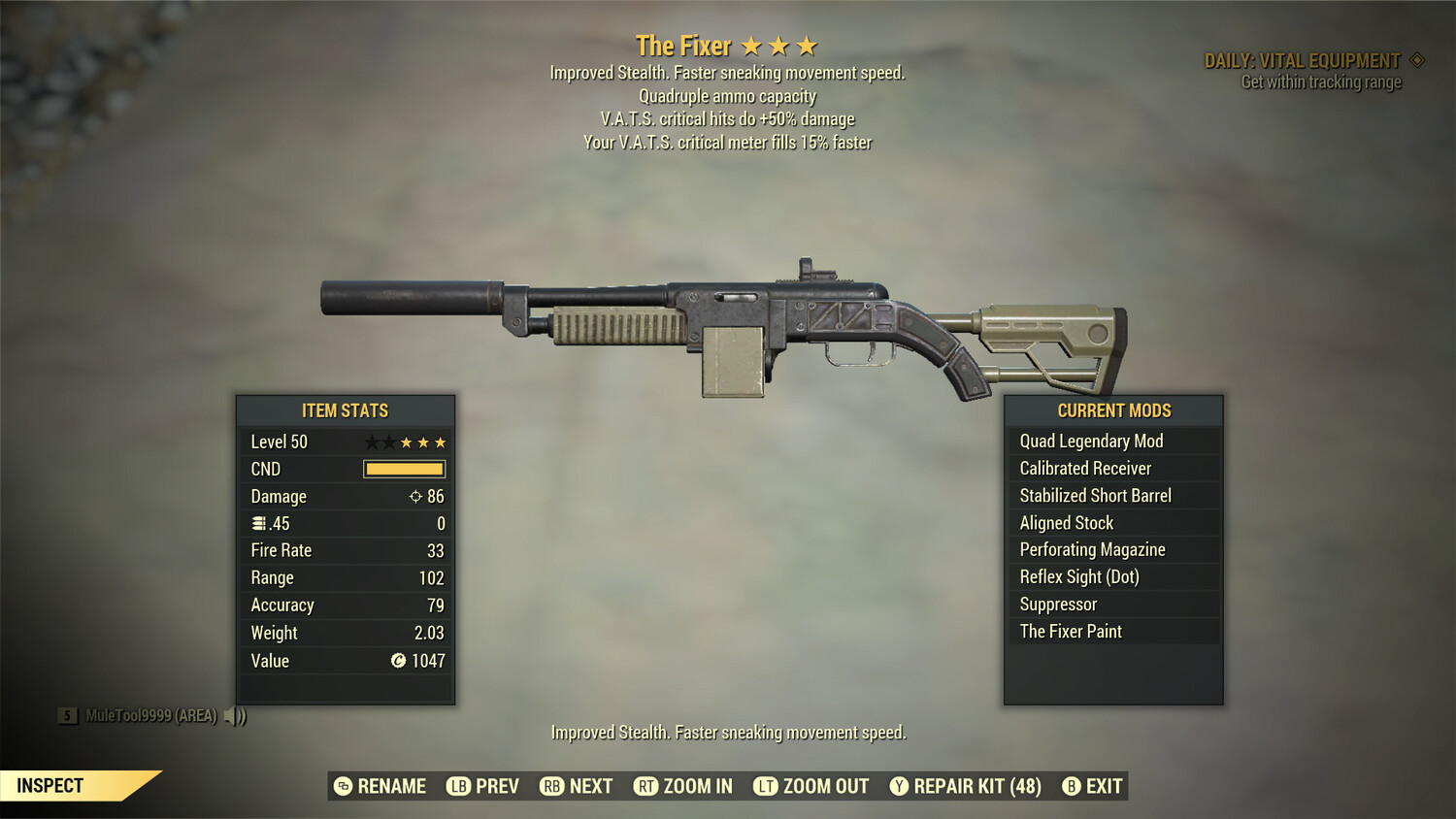Click the diamond icon beside Daily Vital Equipment
Image resolution: width=1456 pixels, height=819 pixels.
click(x=1416, y=59)
